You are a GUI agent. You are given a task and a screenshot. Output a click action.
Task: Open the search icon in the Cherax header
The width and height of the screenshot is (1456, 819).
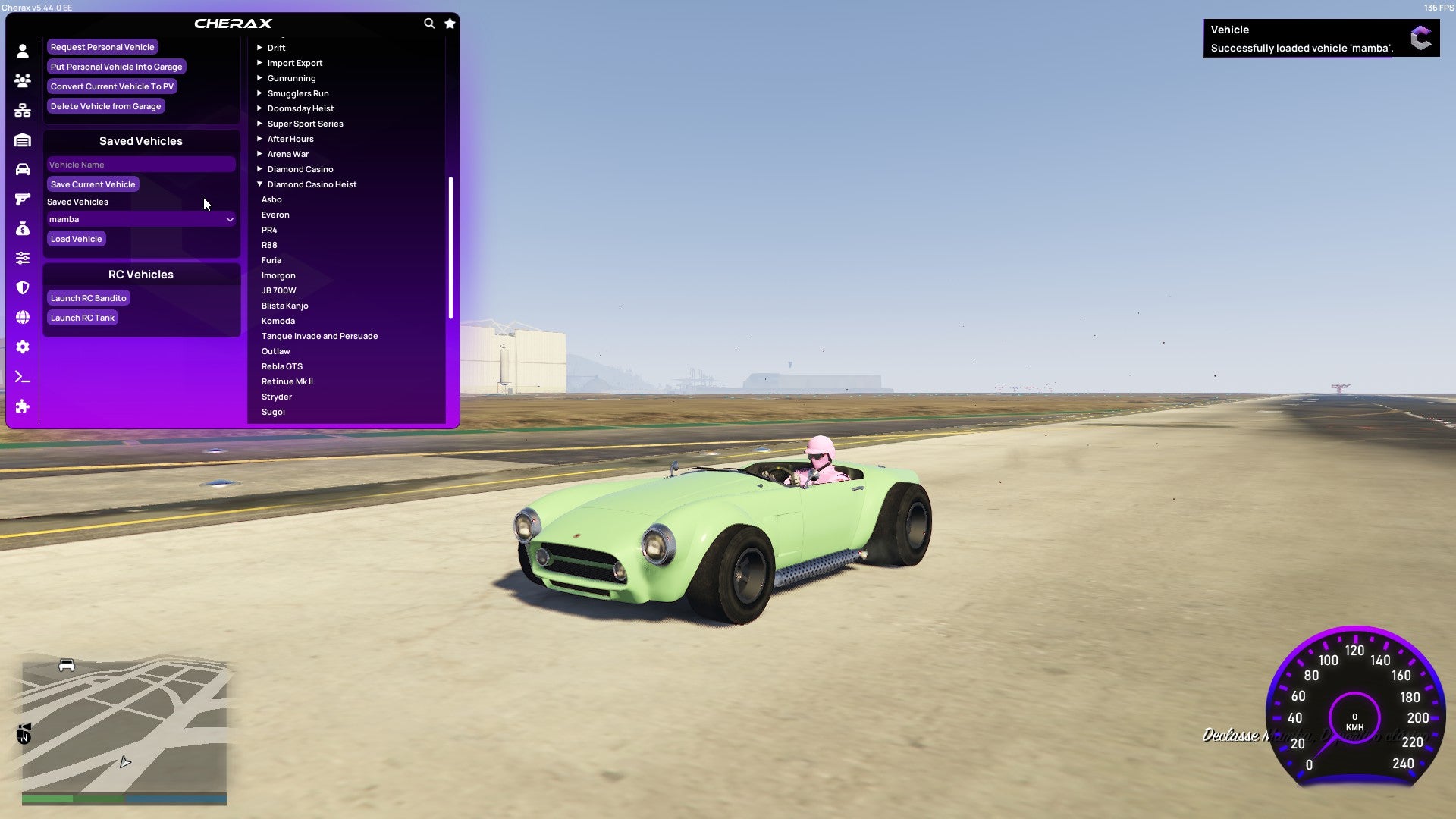point(429,24)
